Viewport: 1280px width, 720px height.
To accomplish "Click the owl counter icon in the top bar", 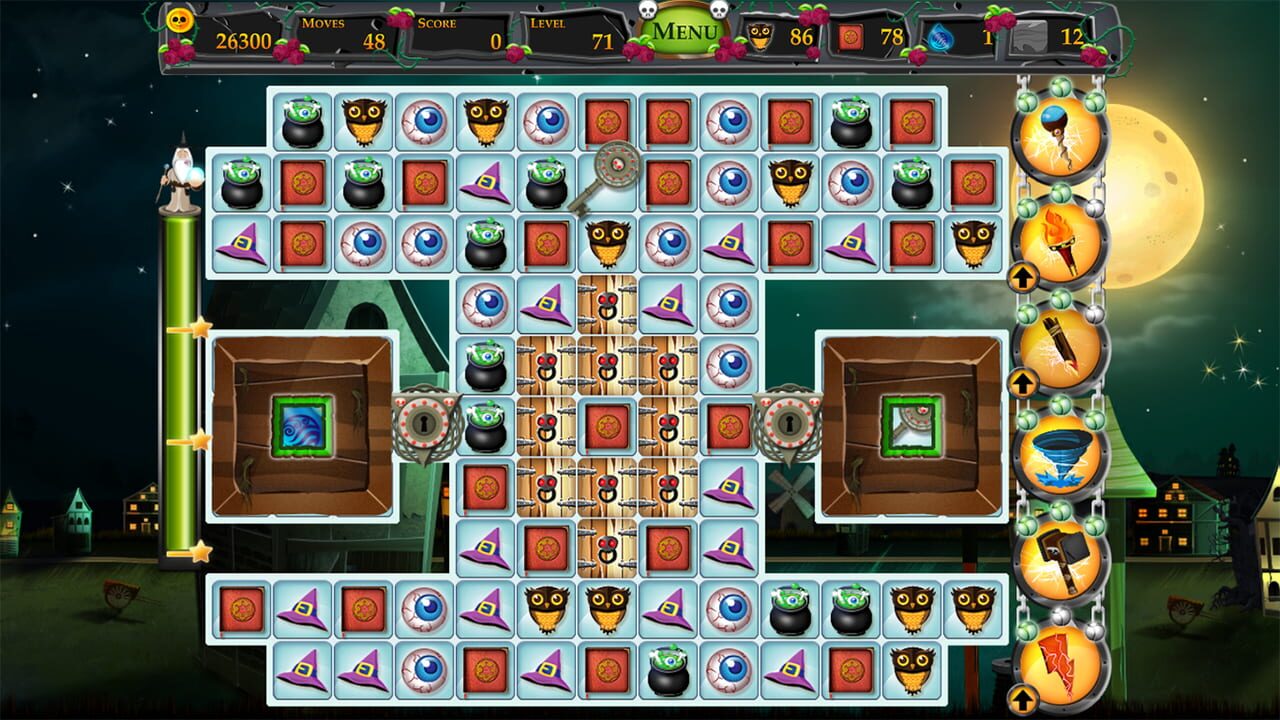I will tap(762, 38).
